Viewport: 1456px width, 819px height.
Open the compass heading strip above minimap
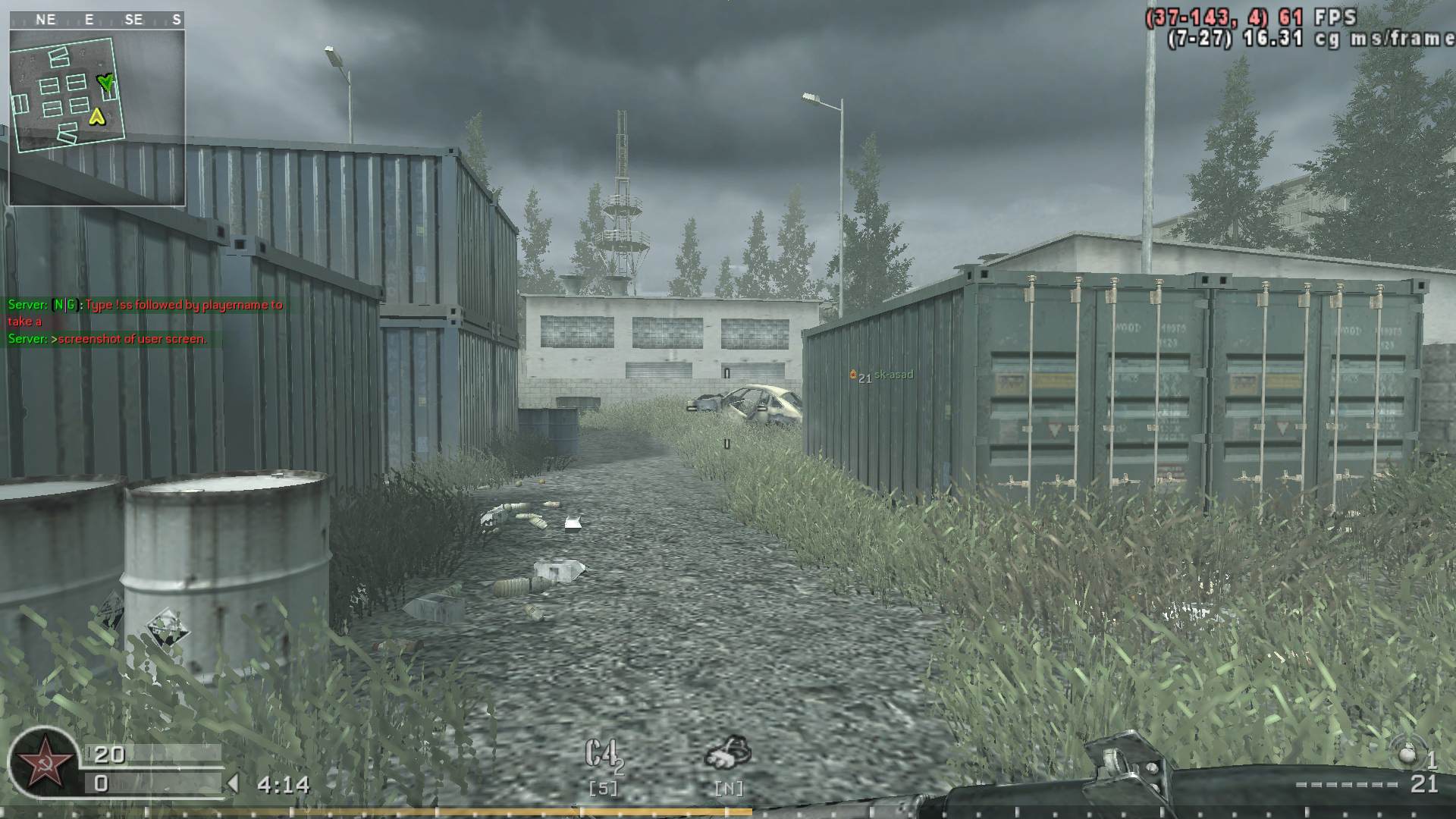[x=99, y=19]
